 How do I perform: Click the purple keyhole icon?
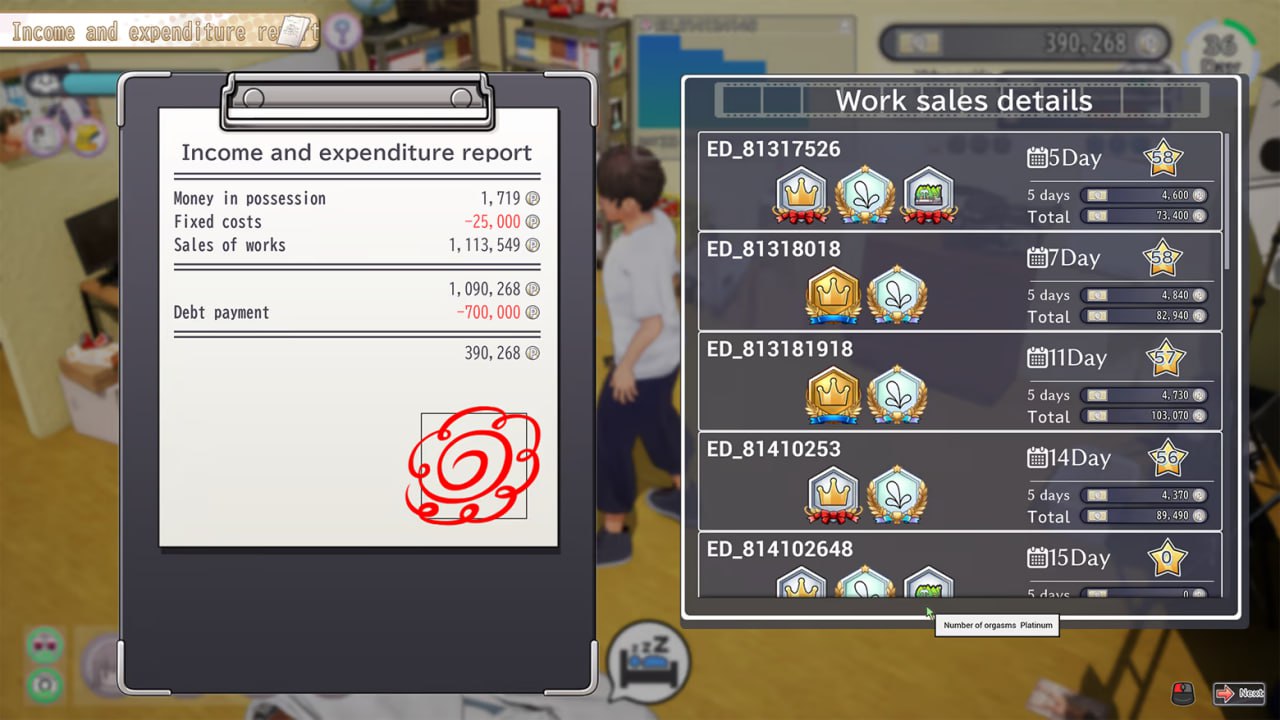343,30
